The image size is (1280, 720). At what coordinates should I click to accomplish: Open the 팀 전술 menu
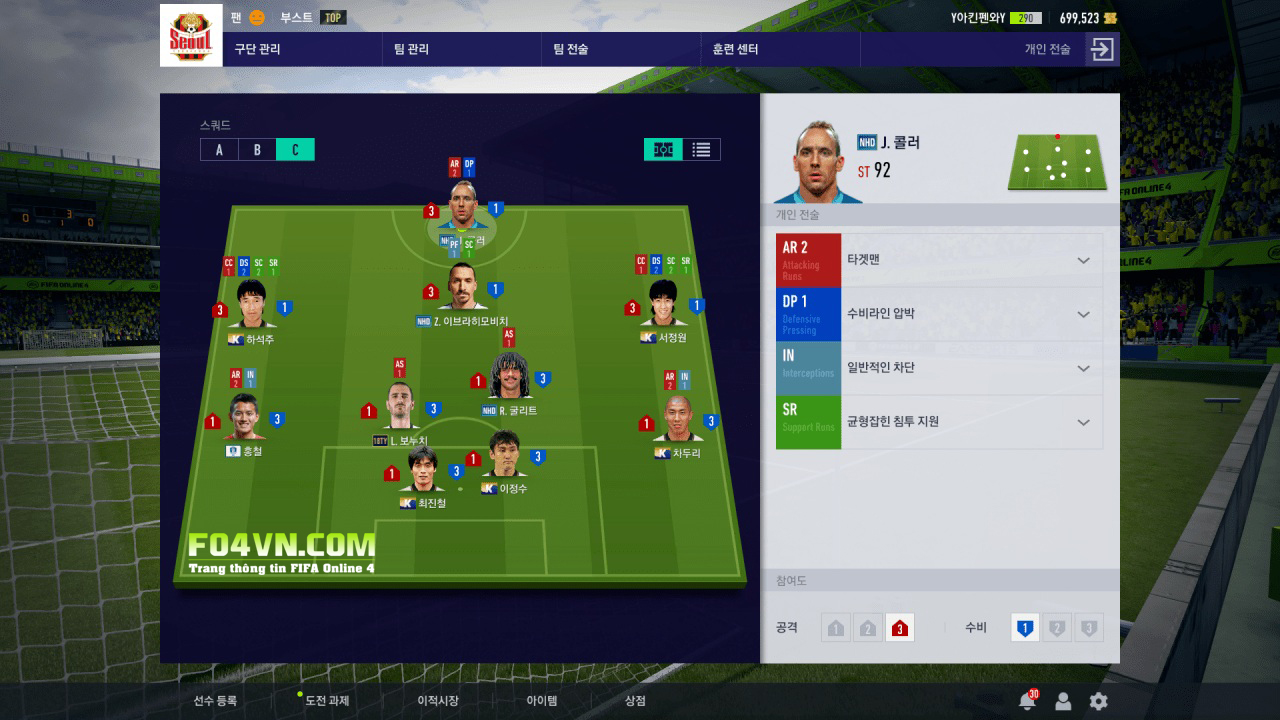click(570, 49)
